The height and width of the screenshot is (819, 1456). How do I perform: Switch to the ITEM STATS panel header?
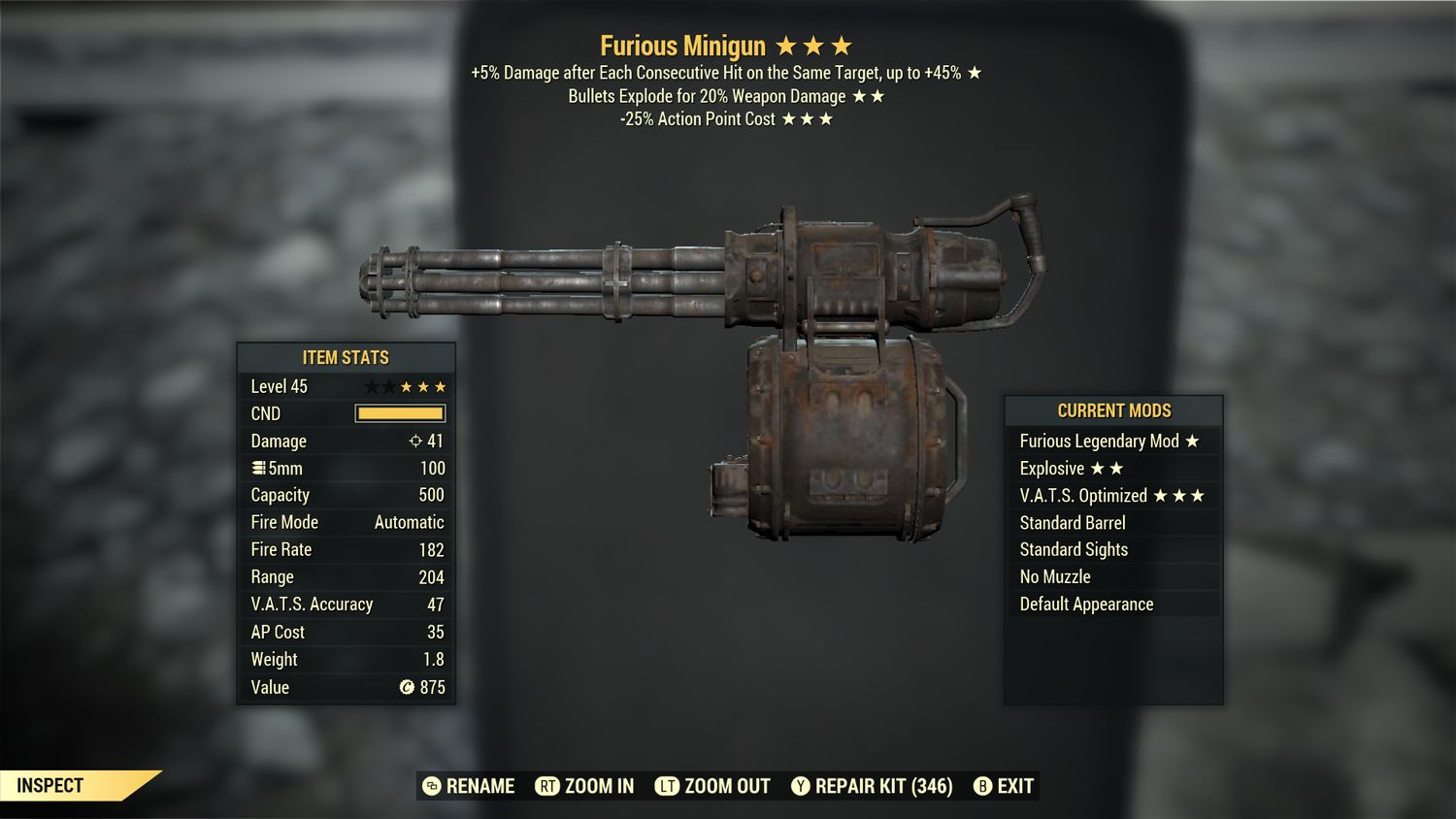point(346,357)
